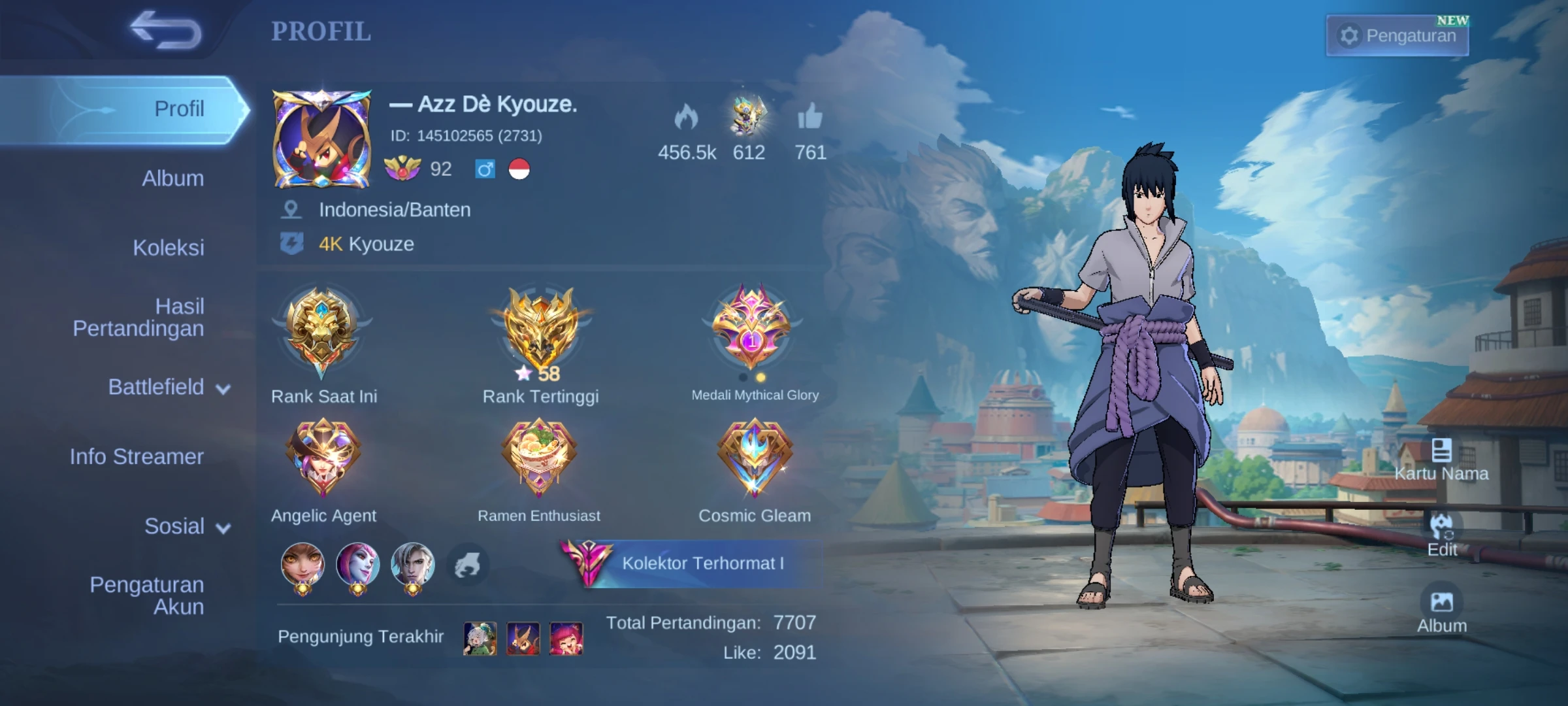The image size is (1568, 706).
Task: Select the Cosmic Gleam emblem
Action: tap(753, 456)
